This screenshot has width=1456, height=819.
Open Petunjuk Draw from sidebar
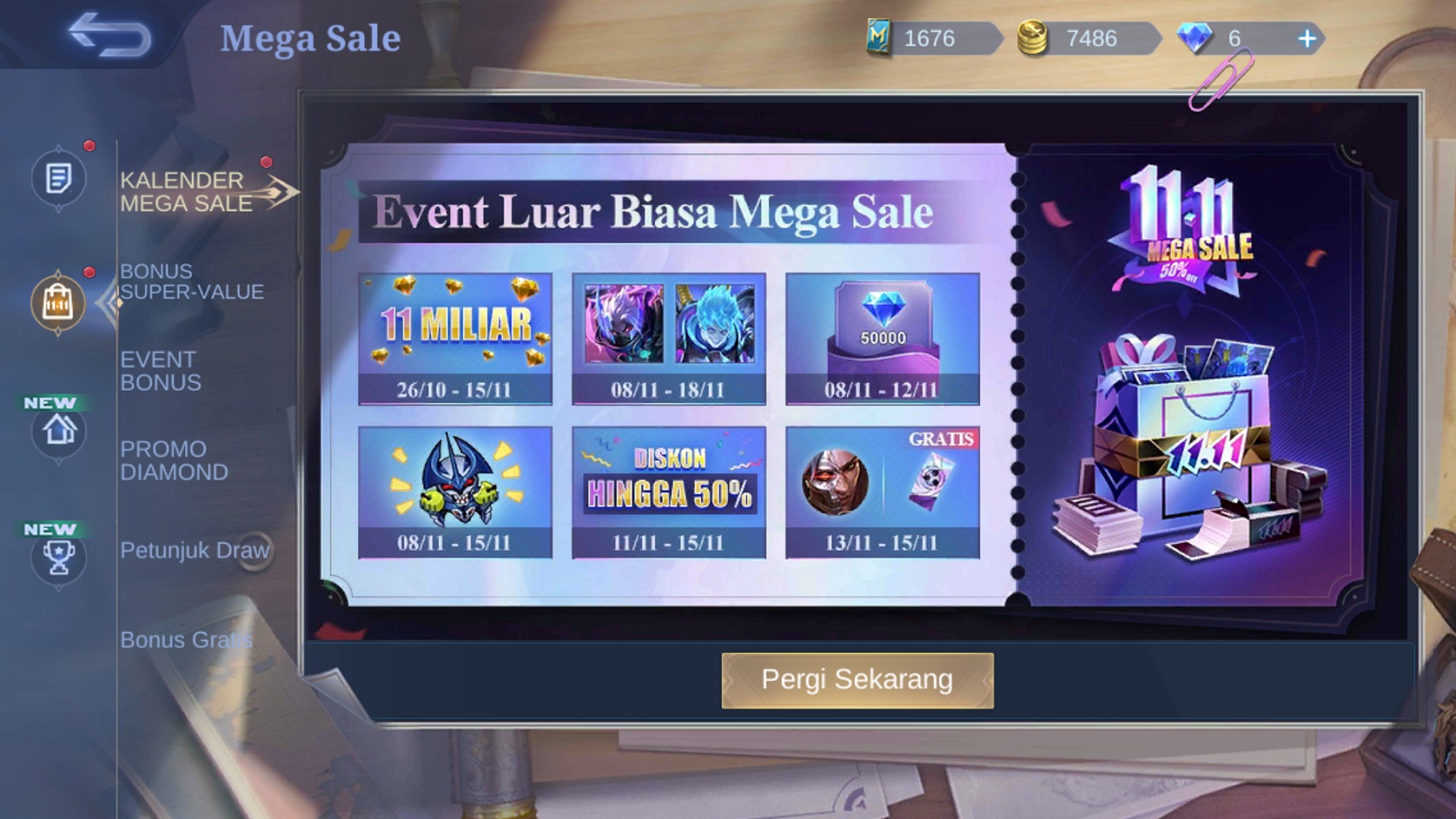[195, 551]
